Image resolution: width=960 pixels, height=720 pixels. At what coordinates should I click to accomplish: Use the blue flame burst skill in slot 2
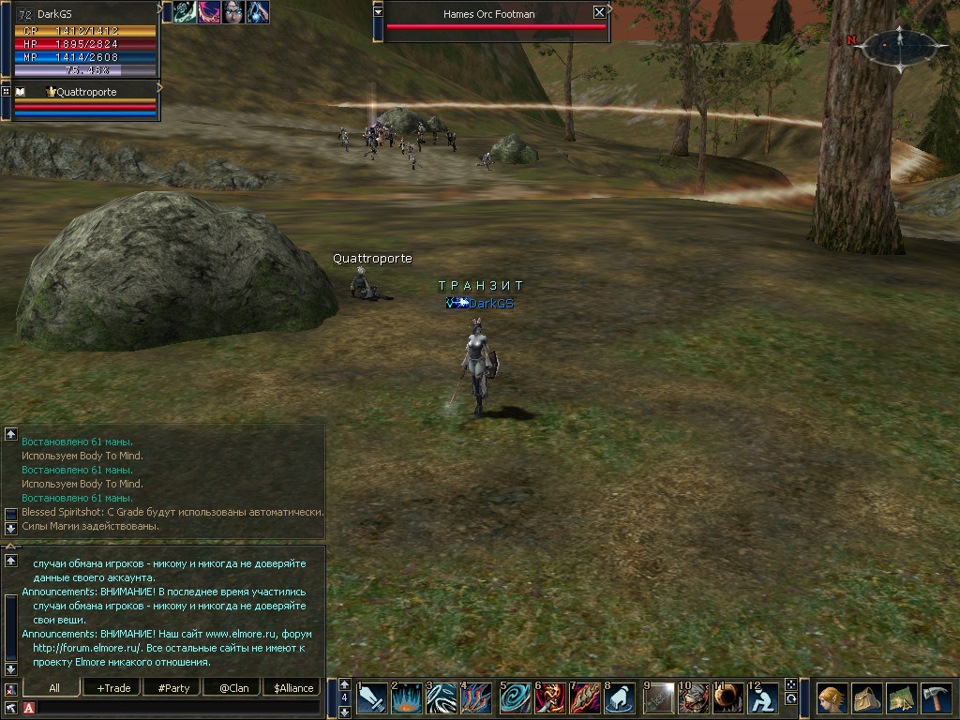tap(407, 698)
